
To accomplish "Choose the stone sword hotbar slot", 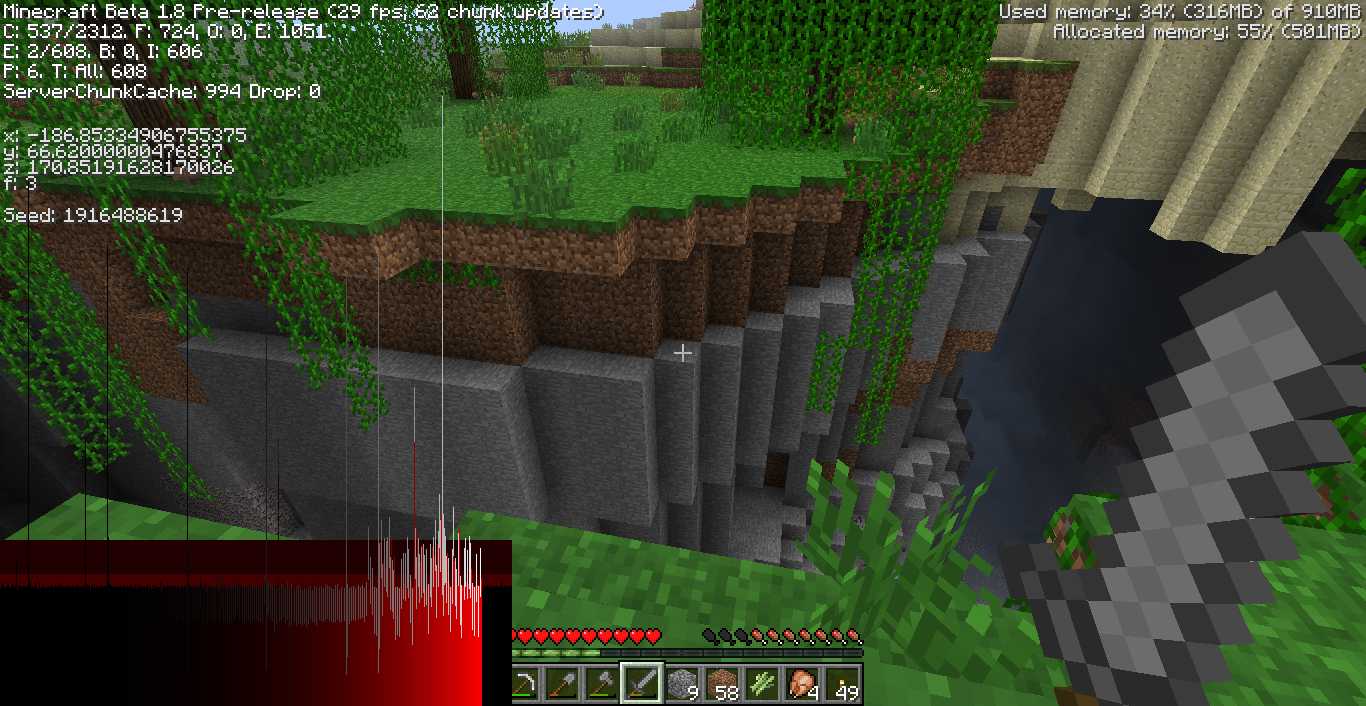I will tap(642, 684).
